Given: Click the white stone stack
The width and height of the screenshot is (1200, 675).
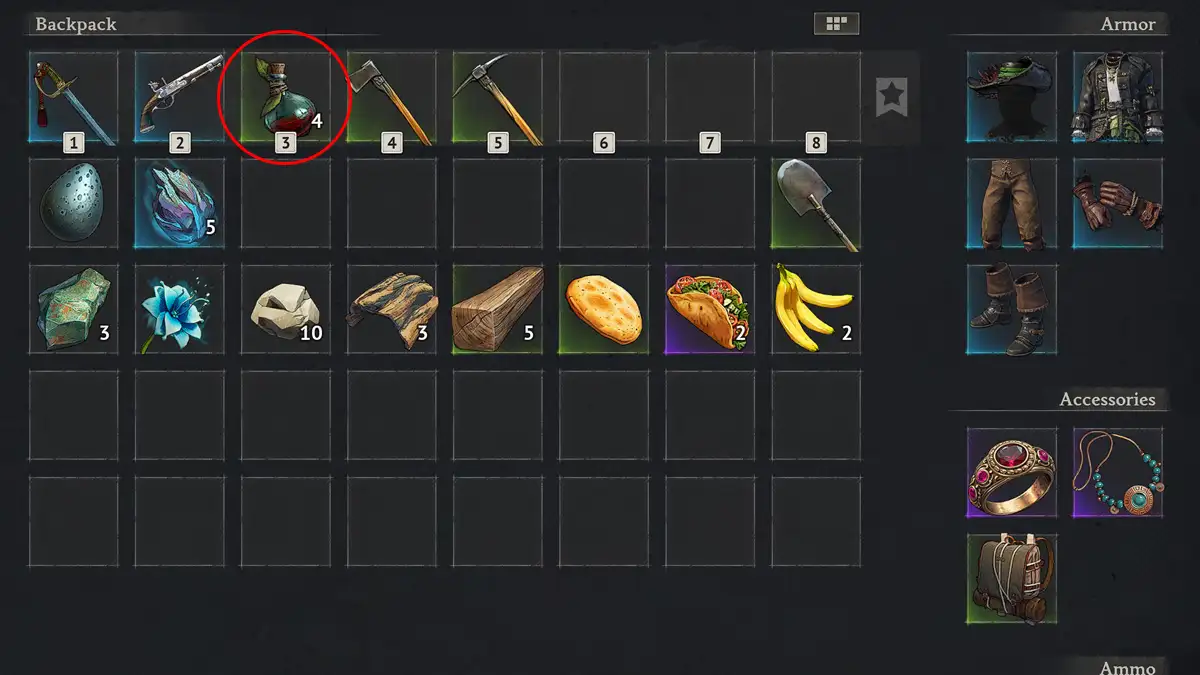Looking at the screenshot, I should 285,310.
